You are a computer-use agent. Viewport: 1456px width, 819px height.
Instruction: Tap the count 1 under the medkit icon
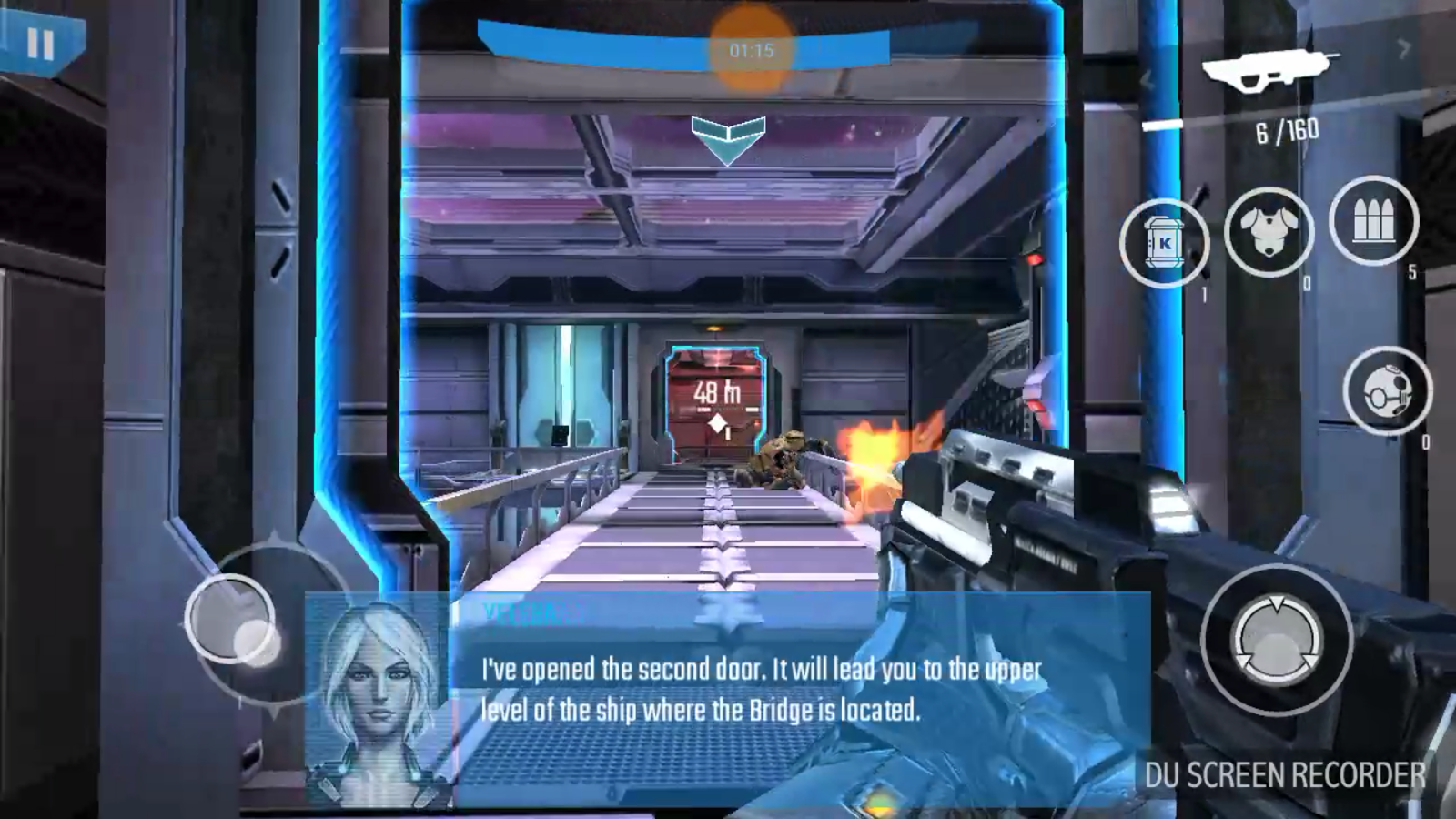coord(1203,293)
